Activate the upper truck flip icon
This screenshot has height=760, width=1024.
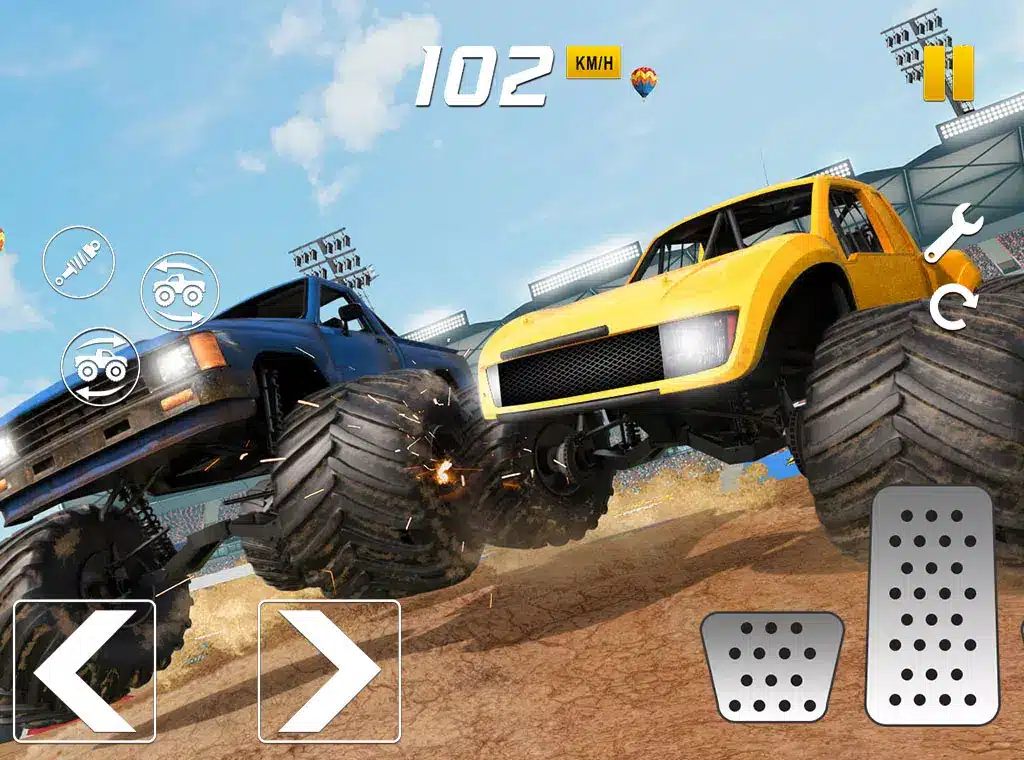pos(179,291)
